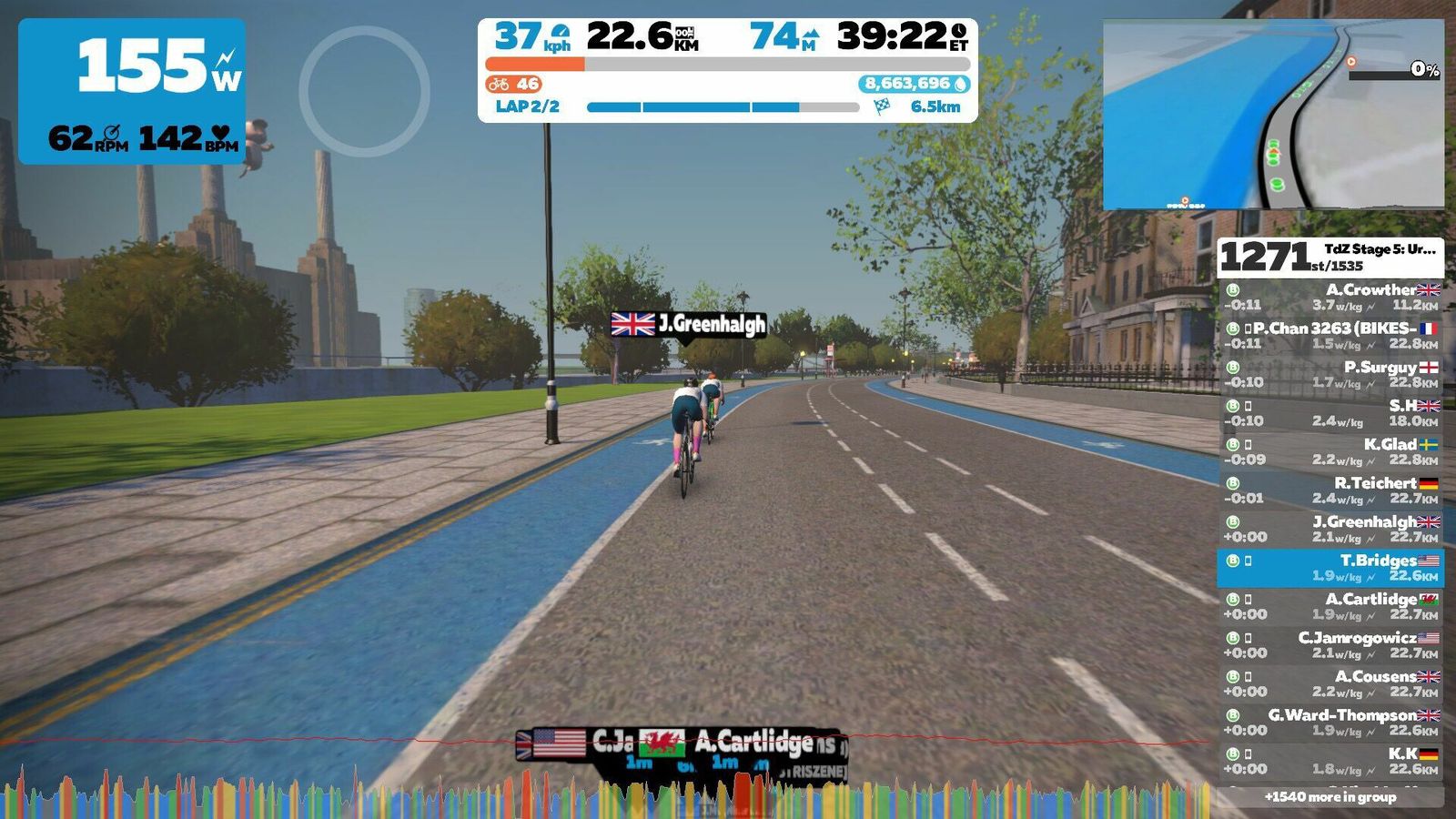The image size is (1456, 819).
Task: Open R.Teichert's rider entry
Action: (x=1330, y=490)
